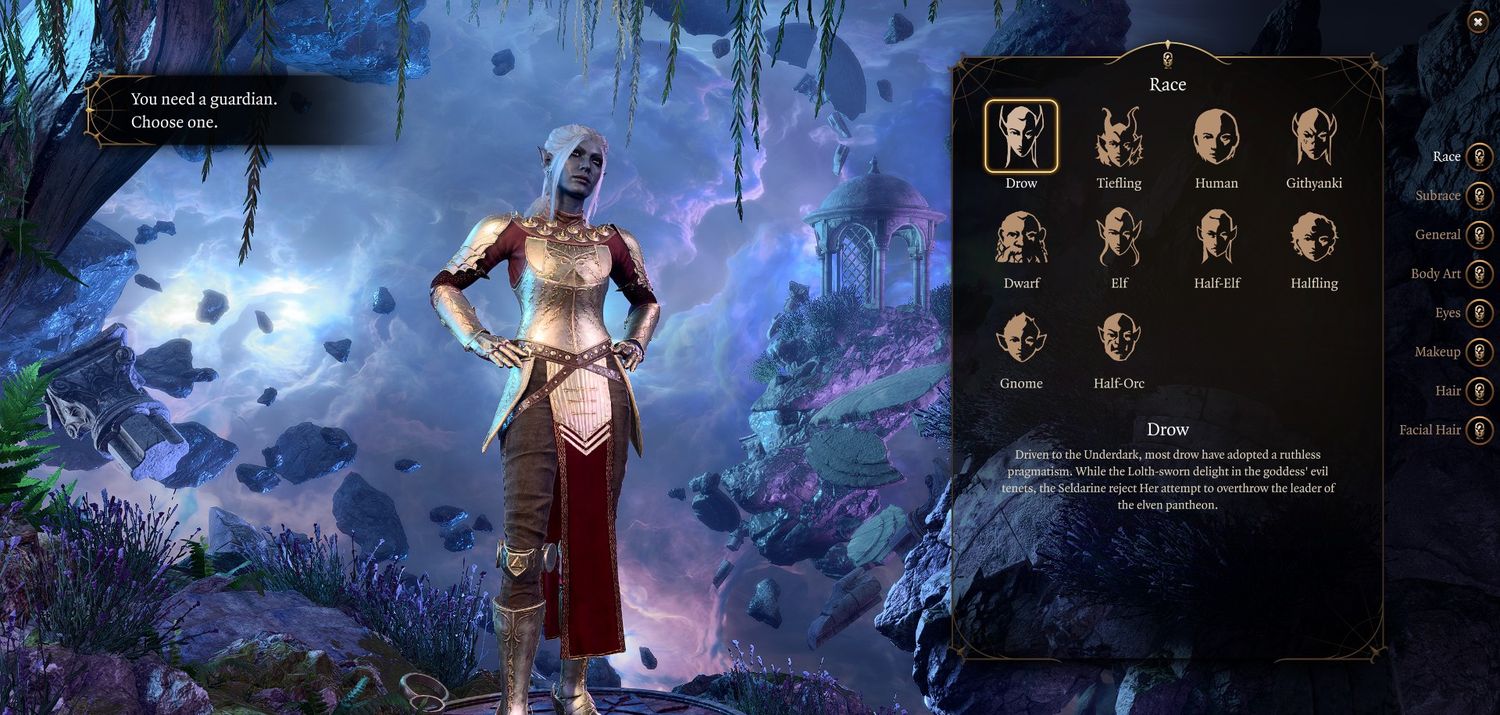Switch to the Hair tab

coord(1479,391)
